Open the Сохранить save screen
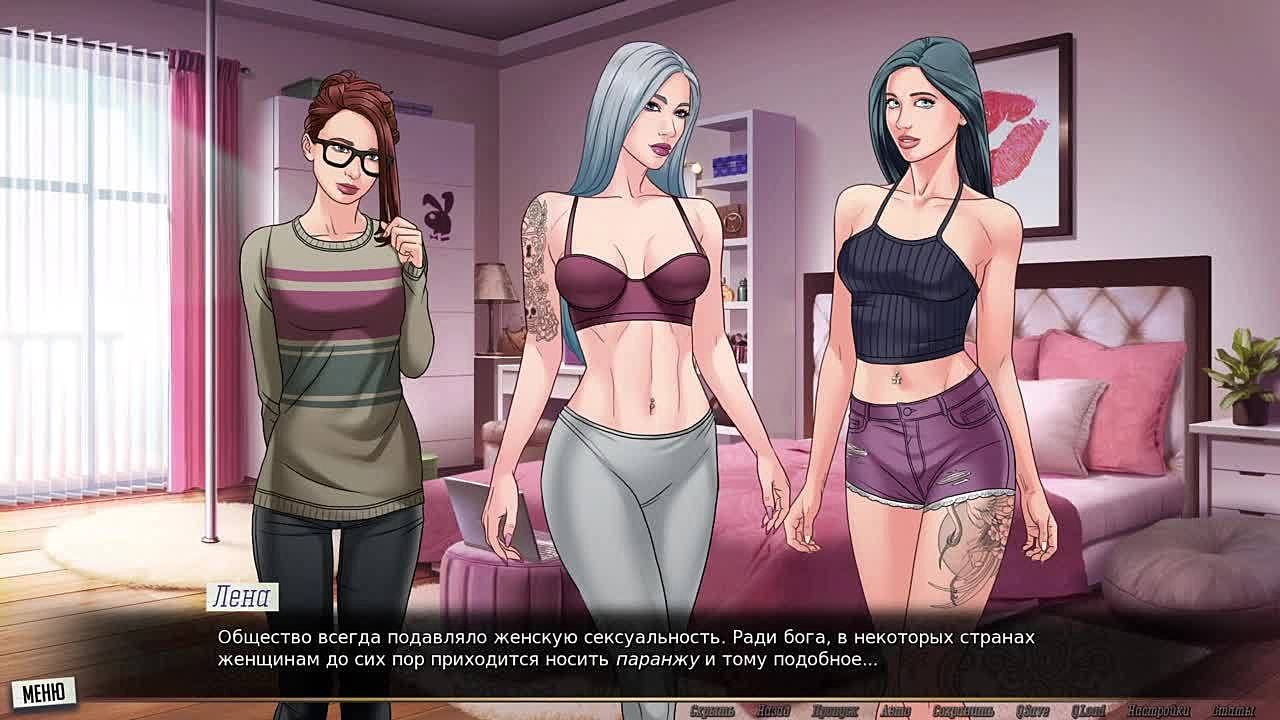The height and width of the screenshot is (720, 1280). tap(962, 711)
